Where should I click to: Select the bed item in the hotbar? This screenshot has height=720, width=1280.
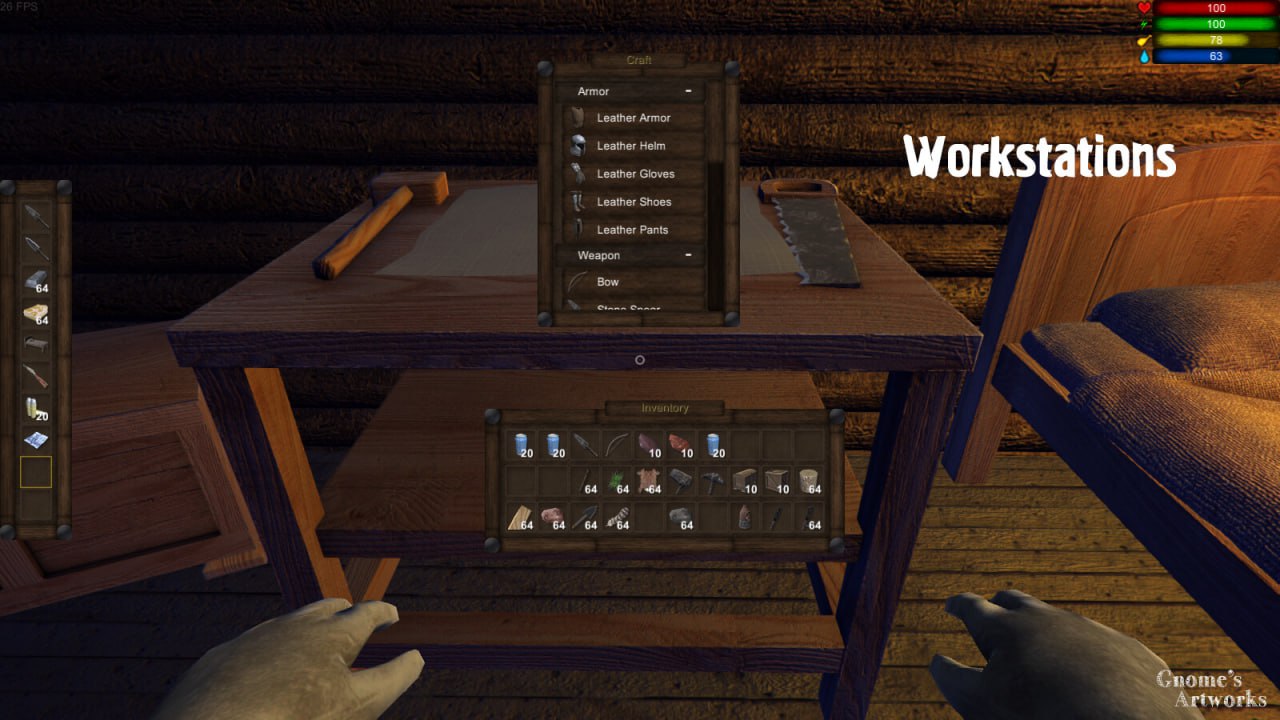(36, 345)
